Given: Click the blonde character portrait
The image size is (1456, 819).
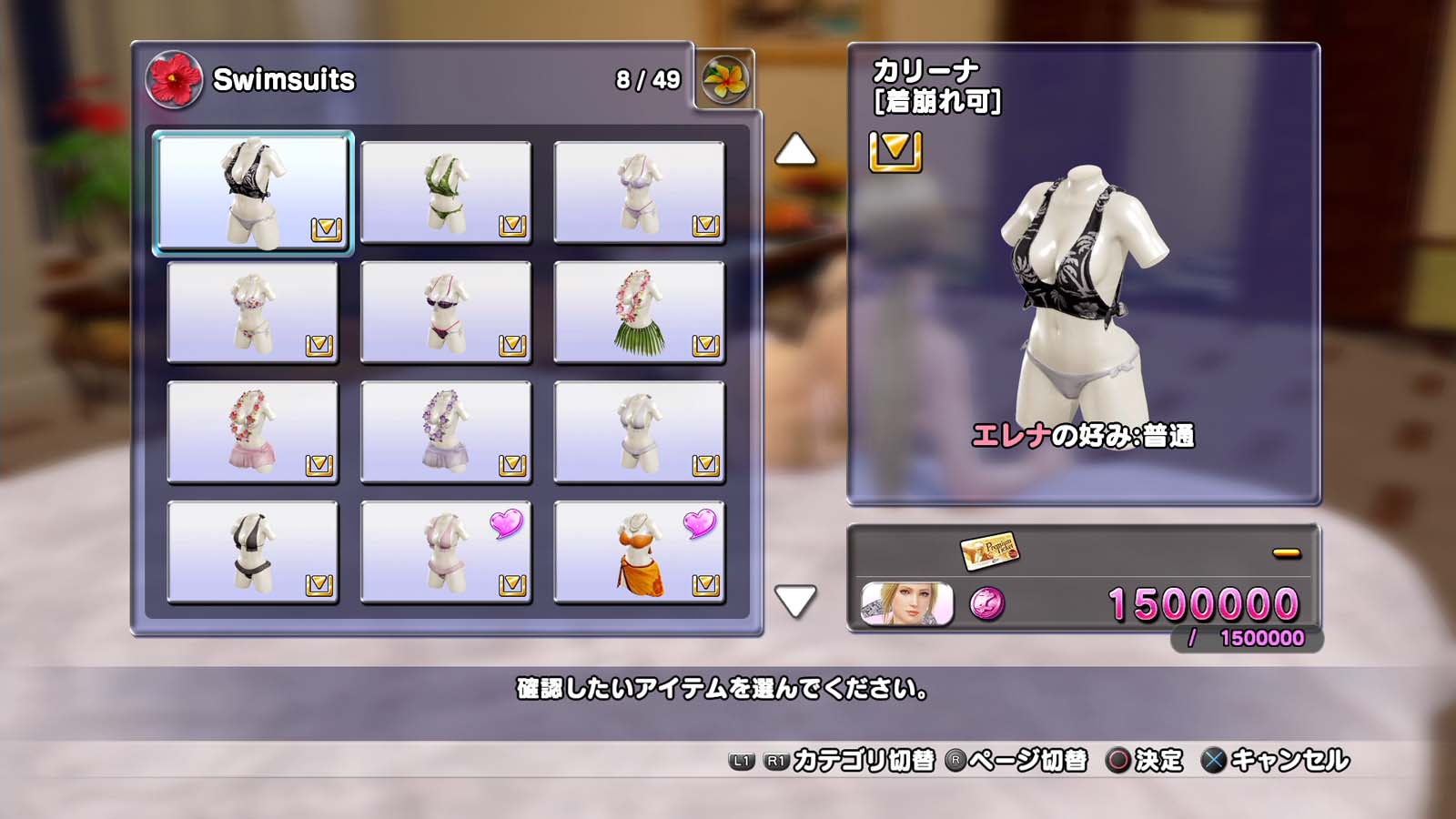Looking at the screenshot, I should 907,604.
